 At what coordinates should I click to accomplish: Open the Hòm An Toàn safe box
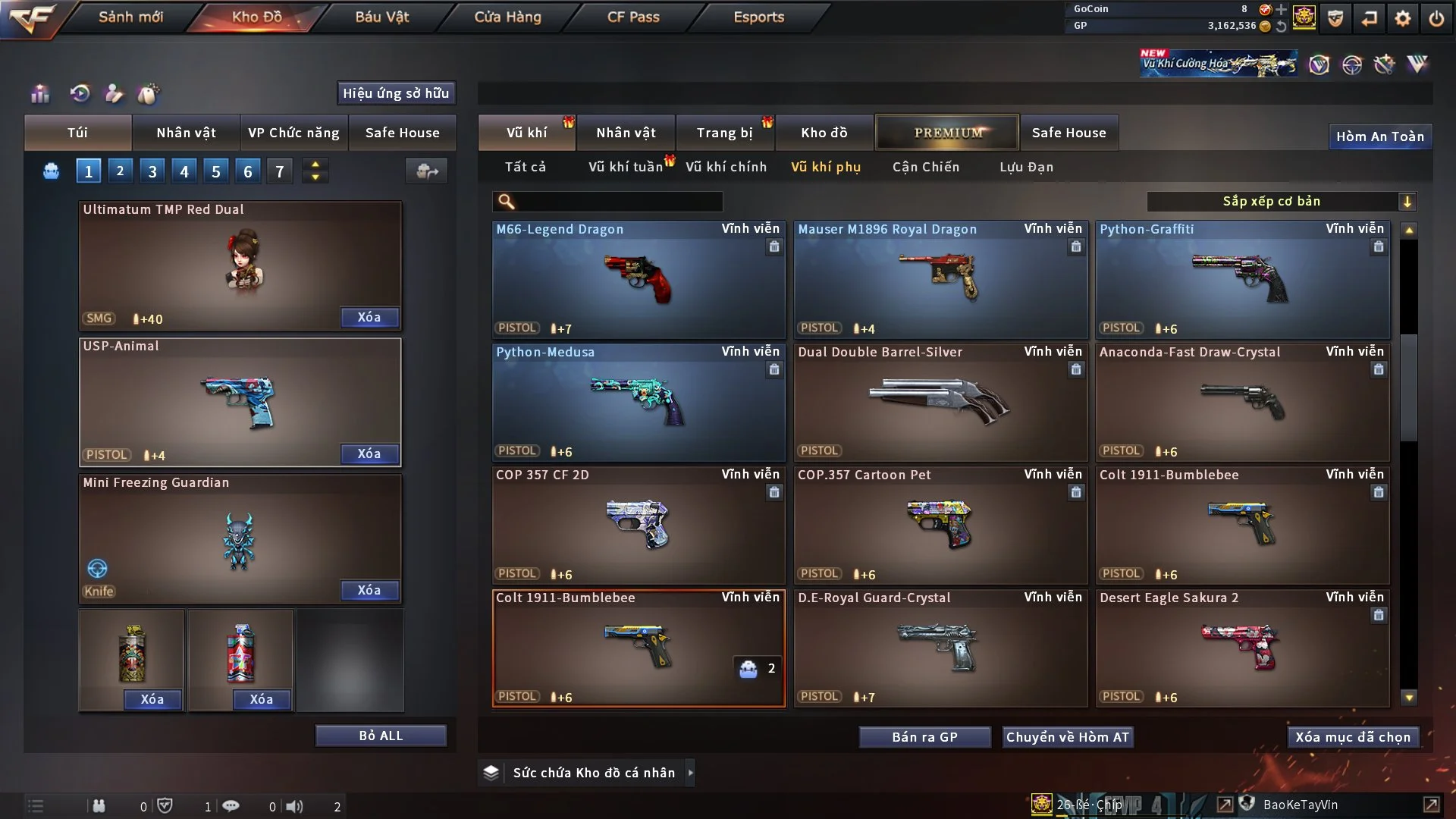point(1379,136)
